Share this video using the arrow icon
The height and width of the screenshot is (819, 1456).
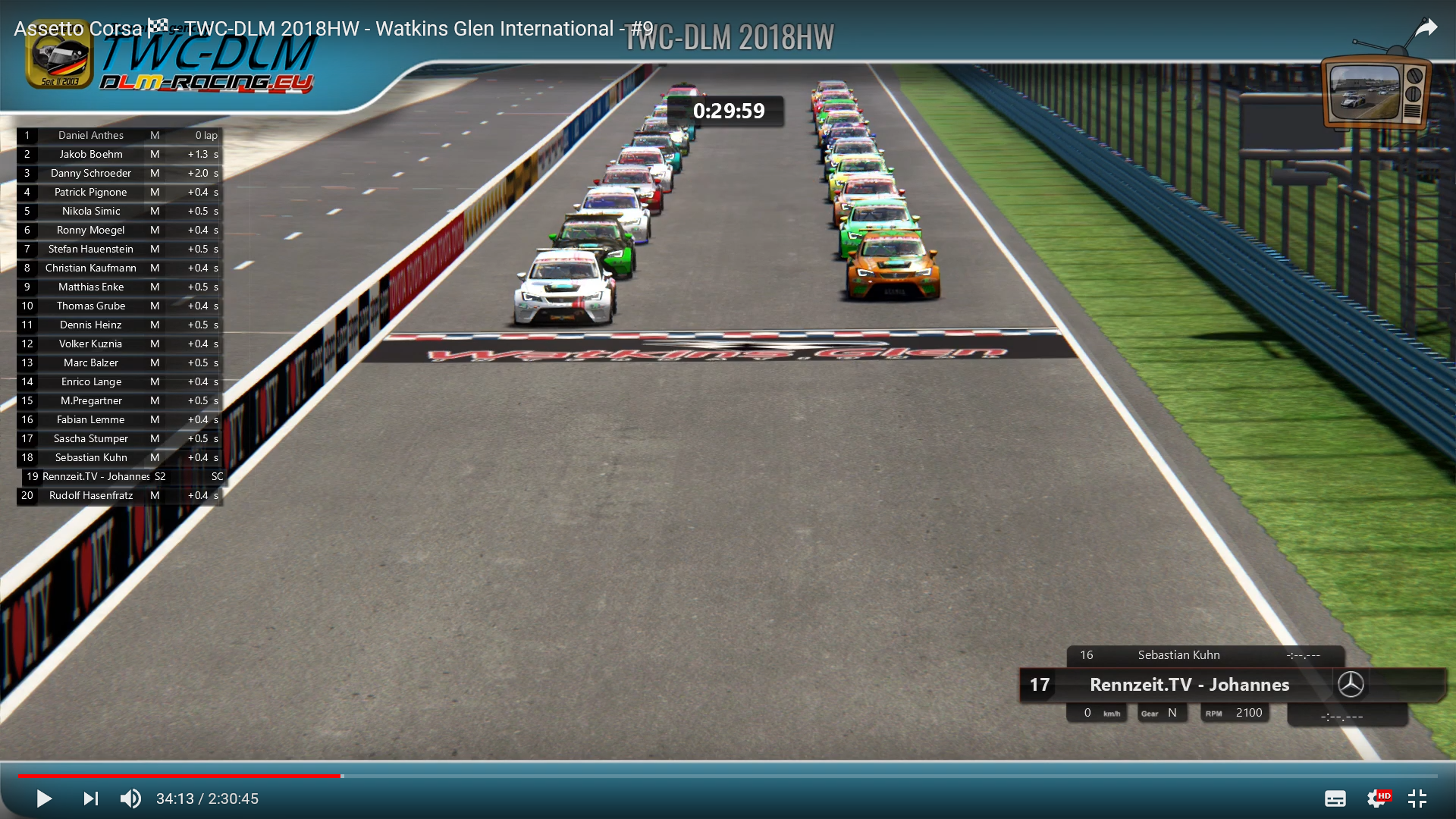(x=1426, y=29)
